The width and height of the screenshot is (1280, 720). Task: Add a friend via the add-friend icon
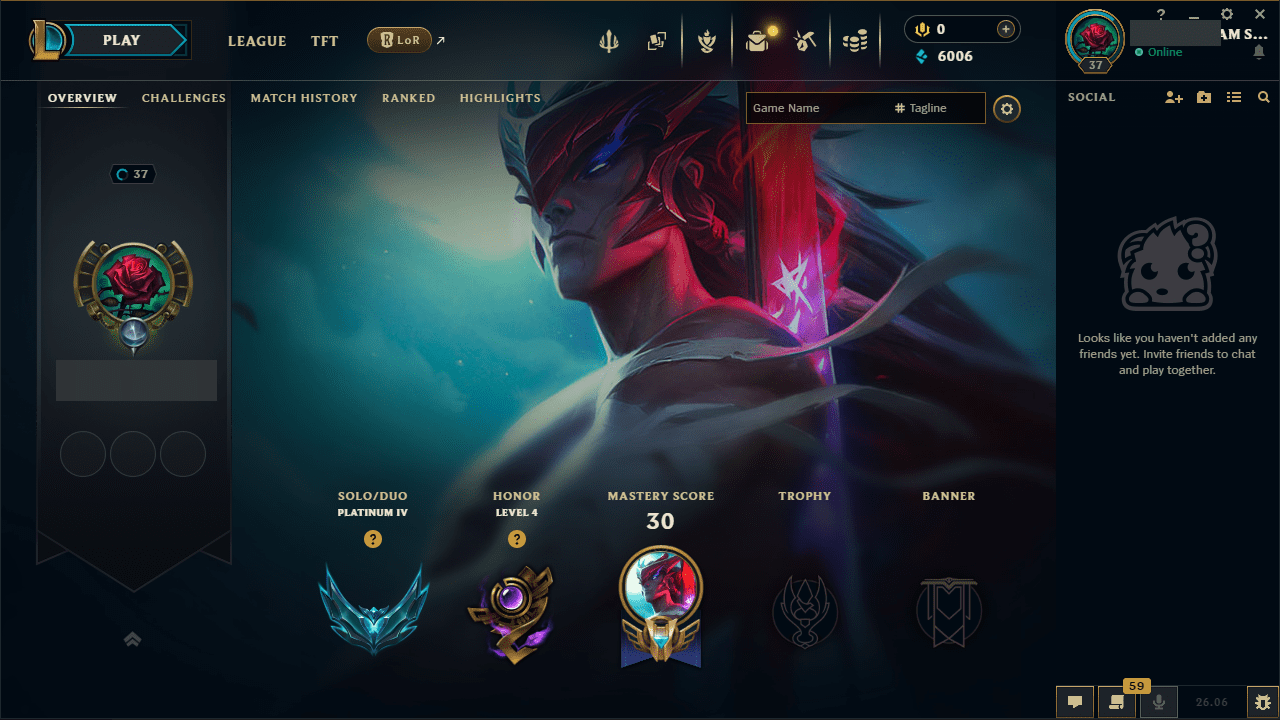click(1173, 97)
